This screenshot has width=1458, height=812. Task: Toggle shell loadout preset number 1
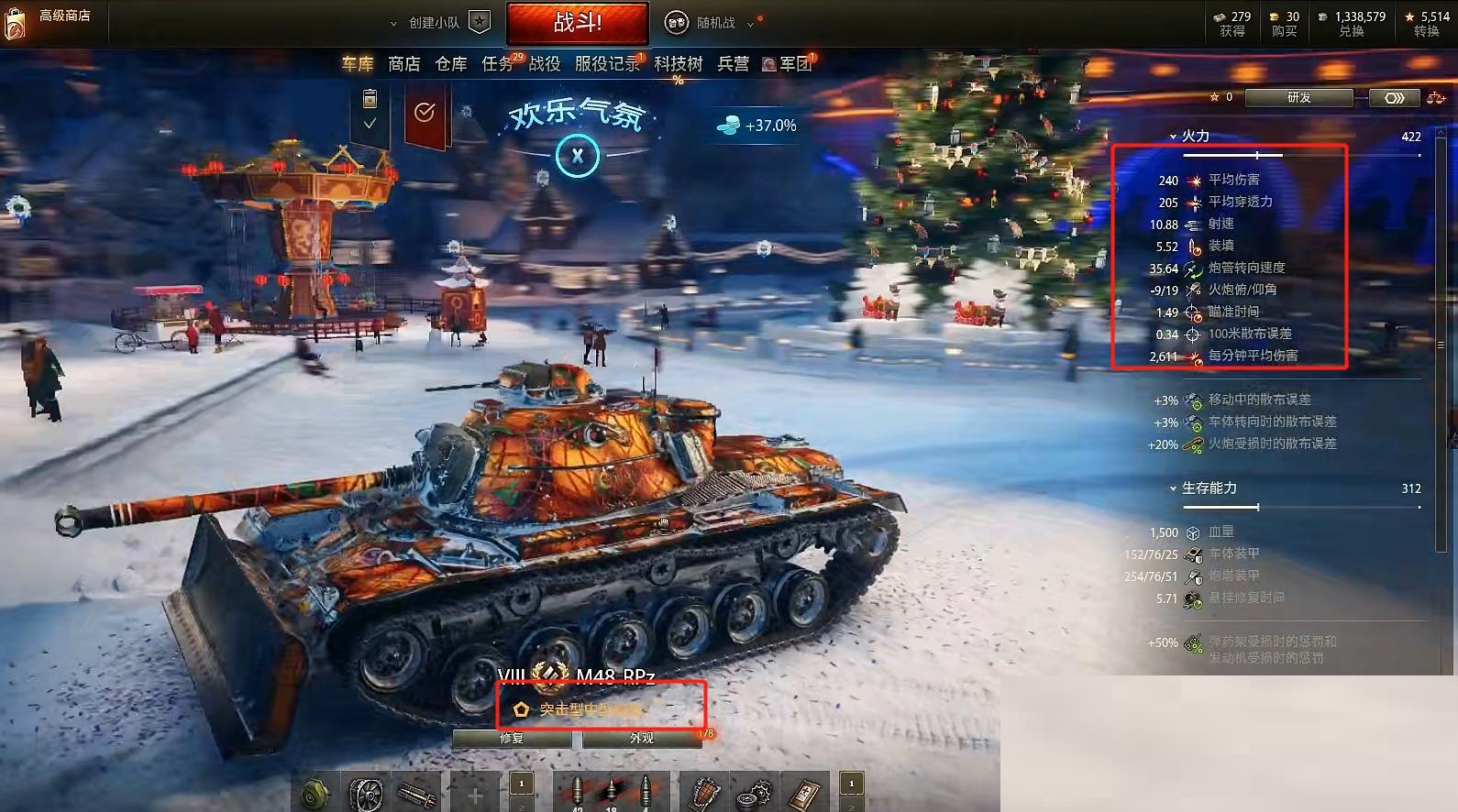click(x=521, y=785)
